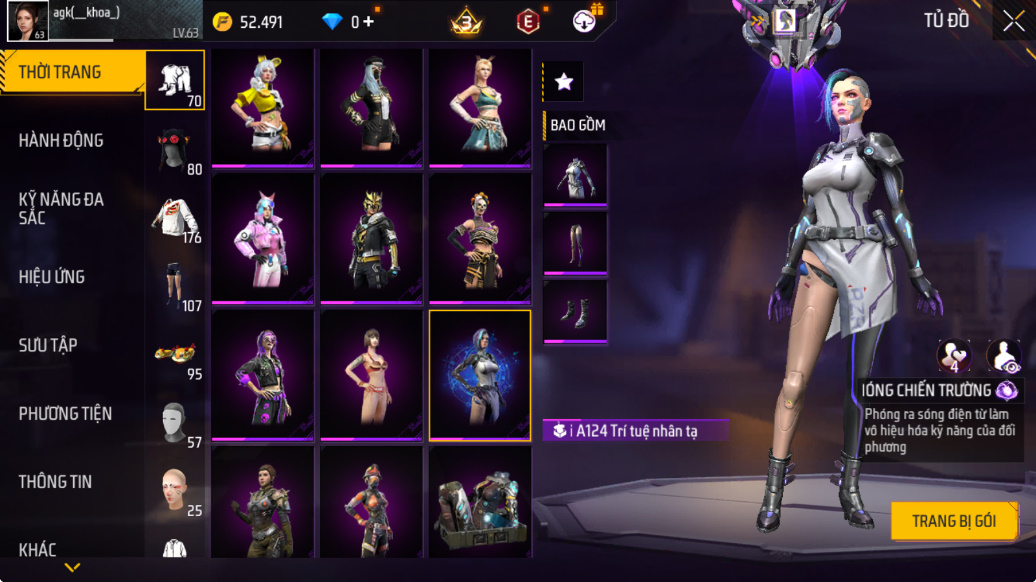Image resolution: width=1036 pixels, height=582 pixels.
Task: Pick the supply crate bundle thumbnail
Action: [480, 501]
